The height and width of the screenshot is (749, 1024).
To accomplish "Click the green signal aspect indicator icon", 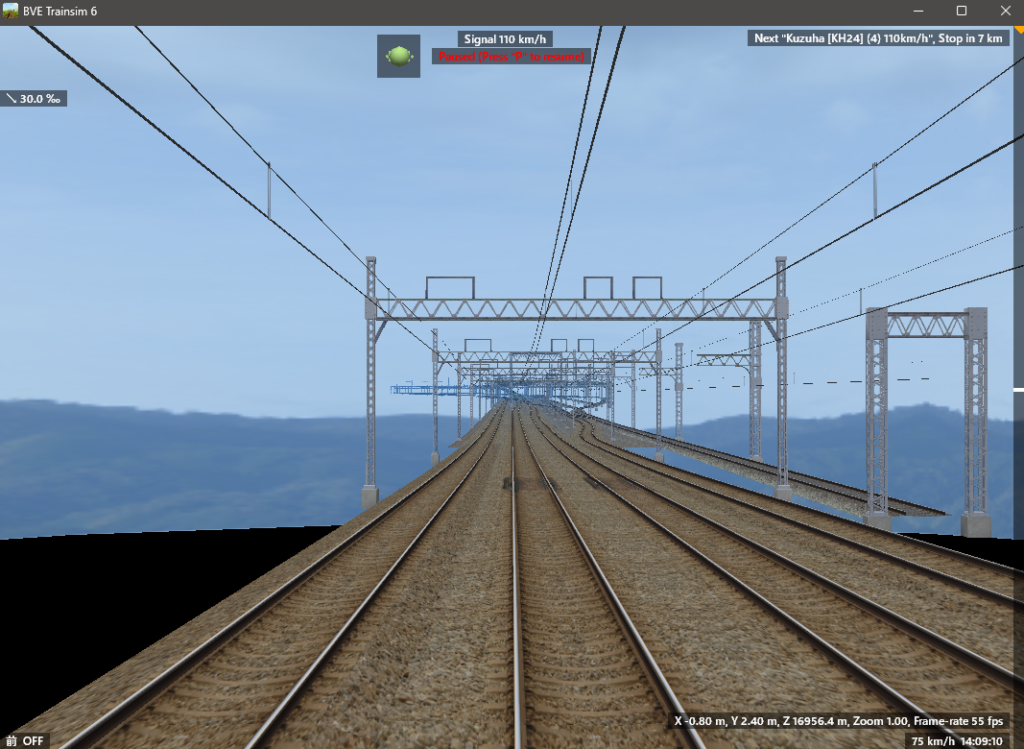I will click(398, 56).
